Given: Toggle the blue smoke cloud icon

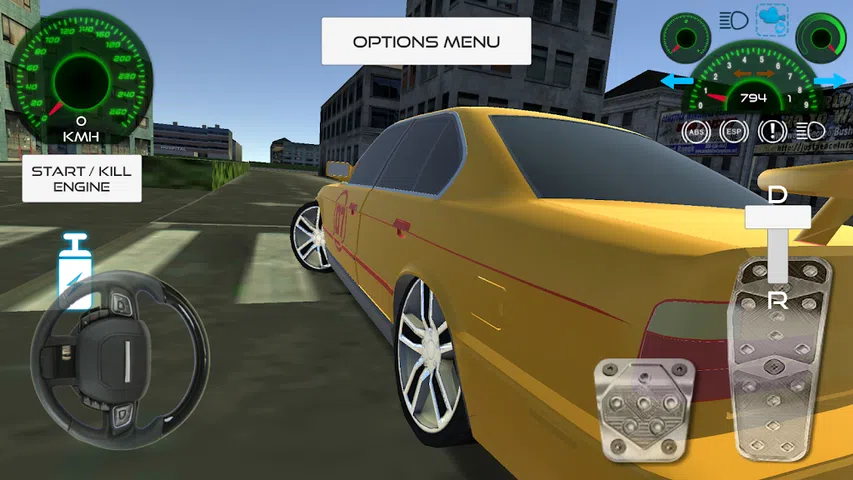Looking at the screenshot, I should click(x=771, y=18).
